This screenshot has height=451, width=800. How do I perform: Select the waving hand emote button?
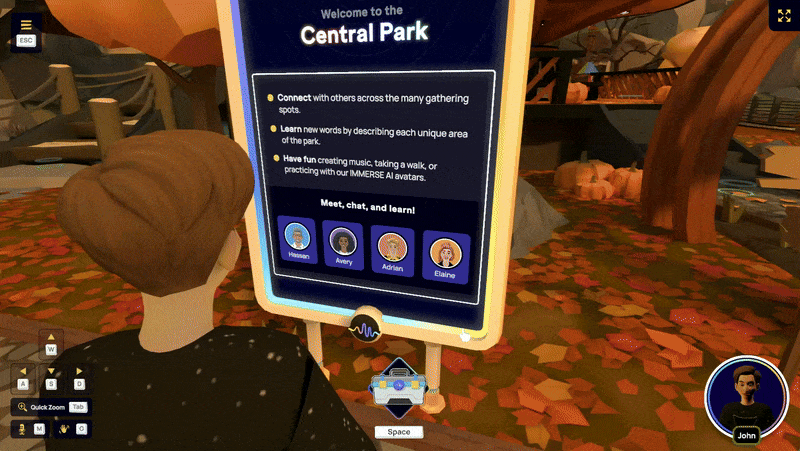pyautogui.click(x=63, y=428)
